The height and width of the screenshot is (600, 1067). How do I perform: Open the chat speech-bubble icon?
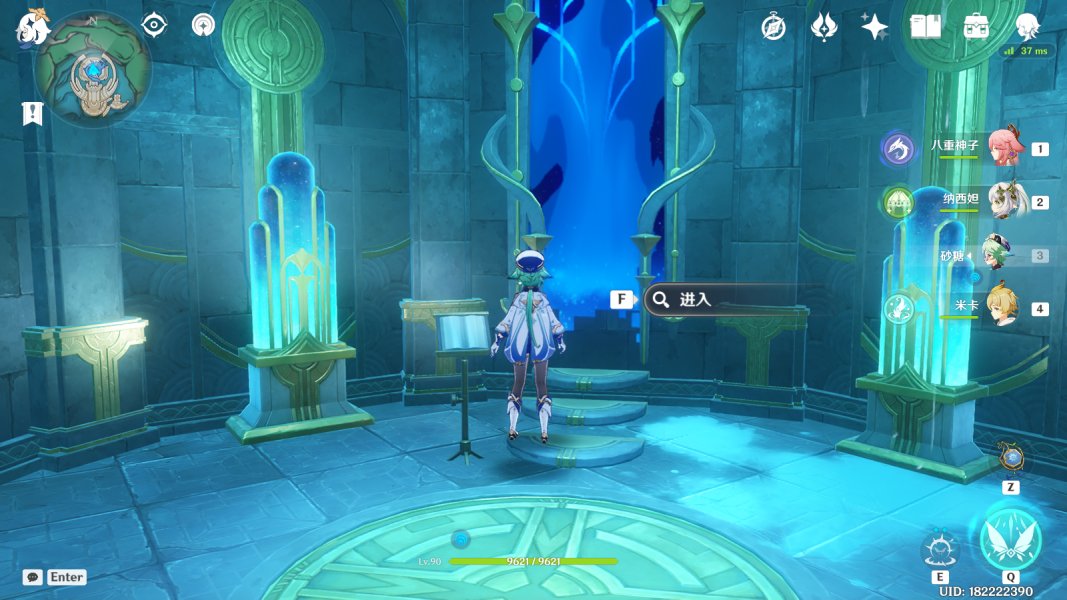click(33, 577)
